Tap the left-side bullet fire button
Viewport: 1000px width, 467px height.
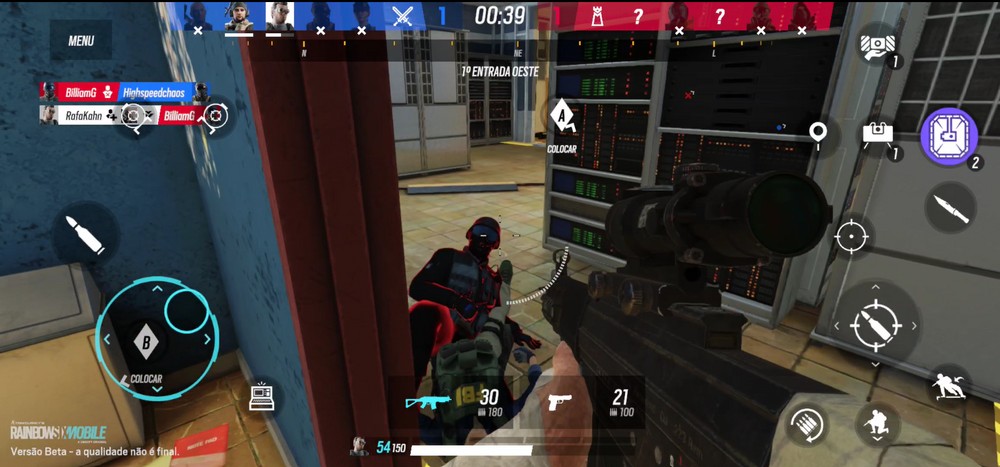(x=85, y=235)
